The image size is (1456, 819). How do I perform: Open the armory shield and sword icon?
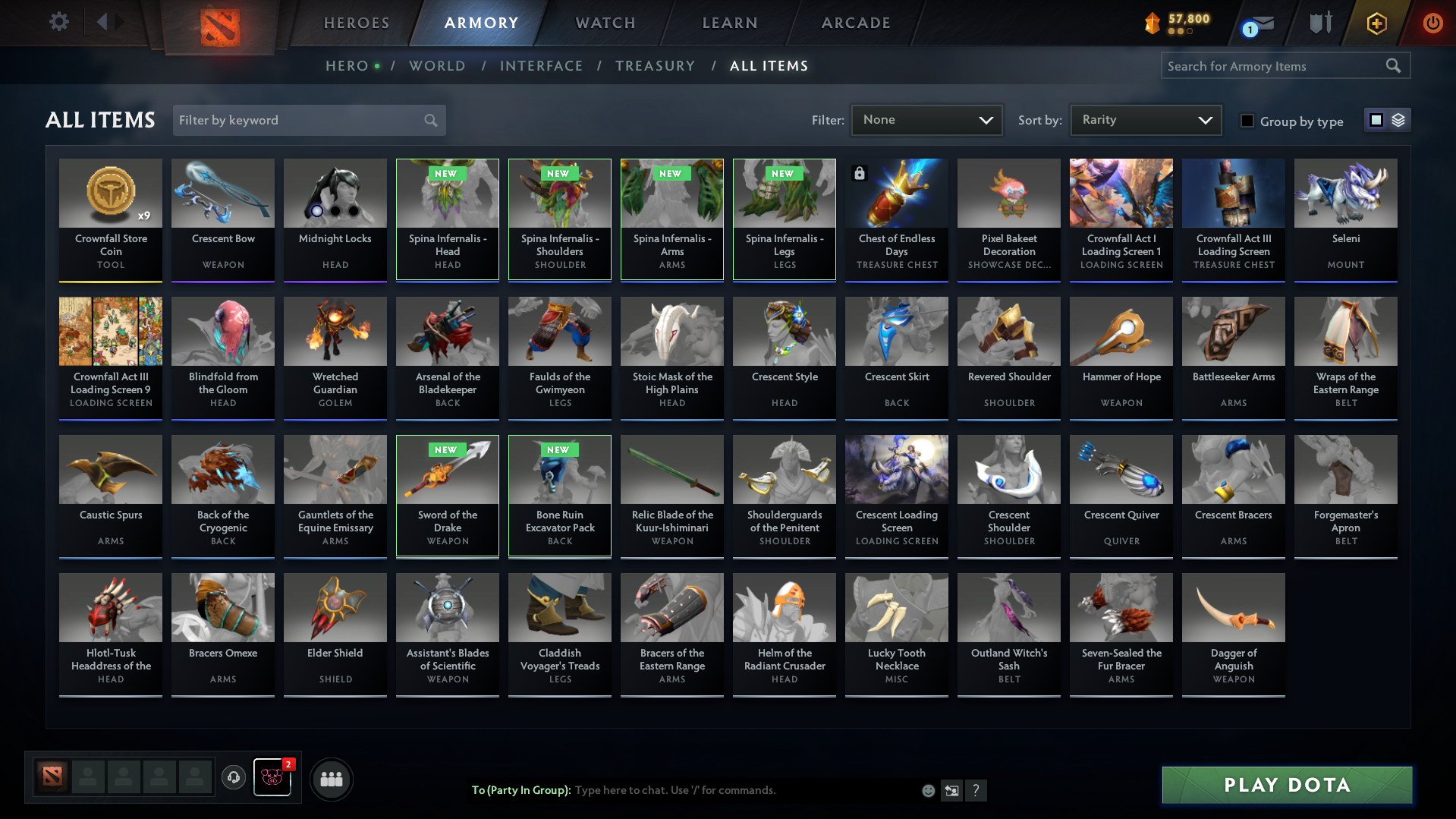pos(1320,23)
